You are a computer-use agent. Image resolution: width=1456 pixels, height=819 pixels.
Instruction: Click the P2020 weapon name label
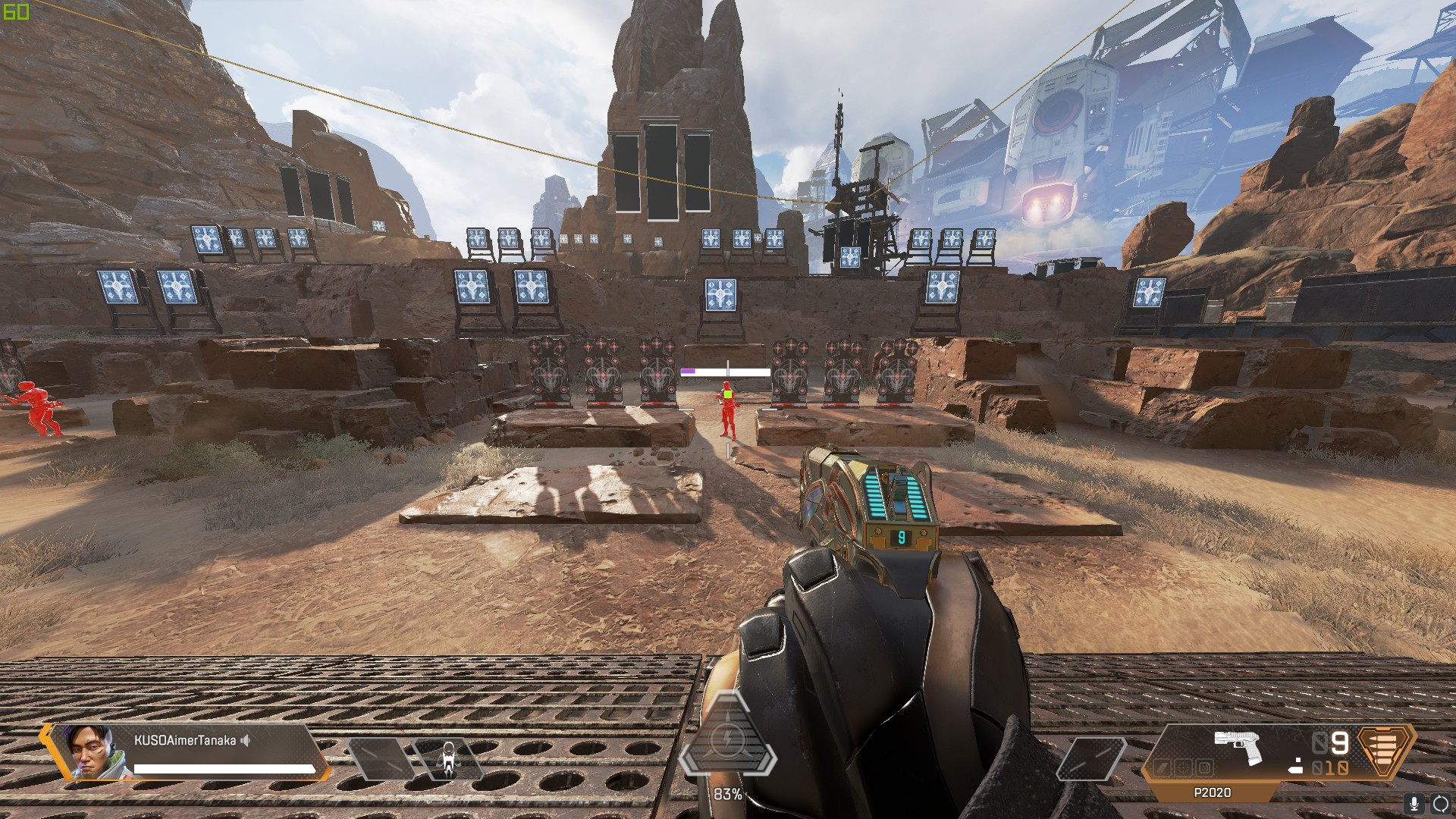[1212, 792]
